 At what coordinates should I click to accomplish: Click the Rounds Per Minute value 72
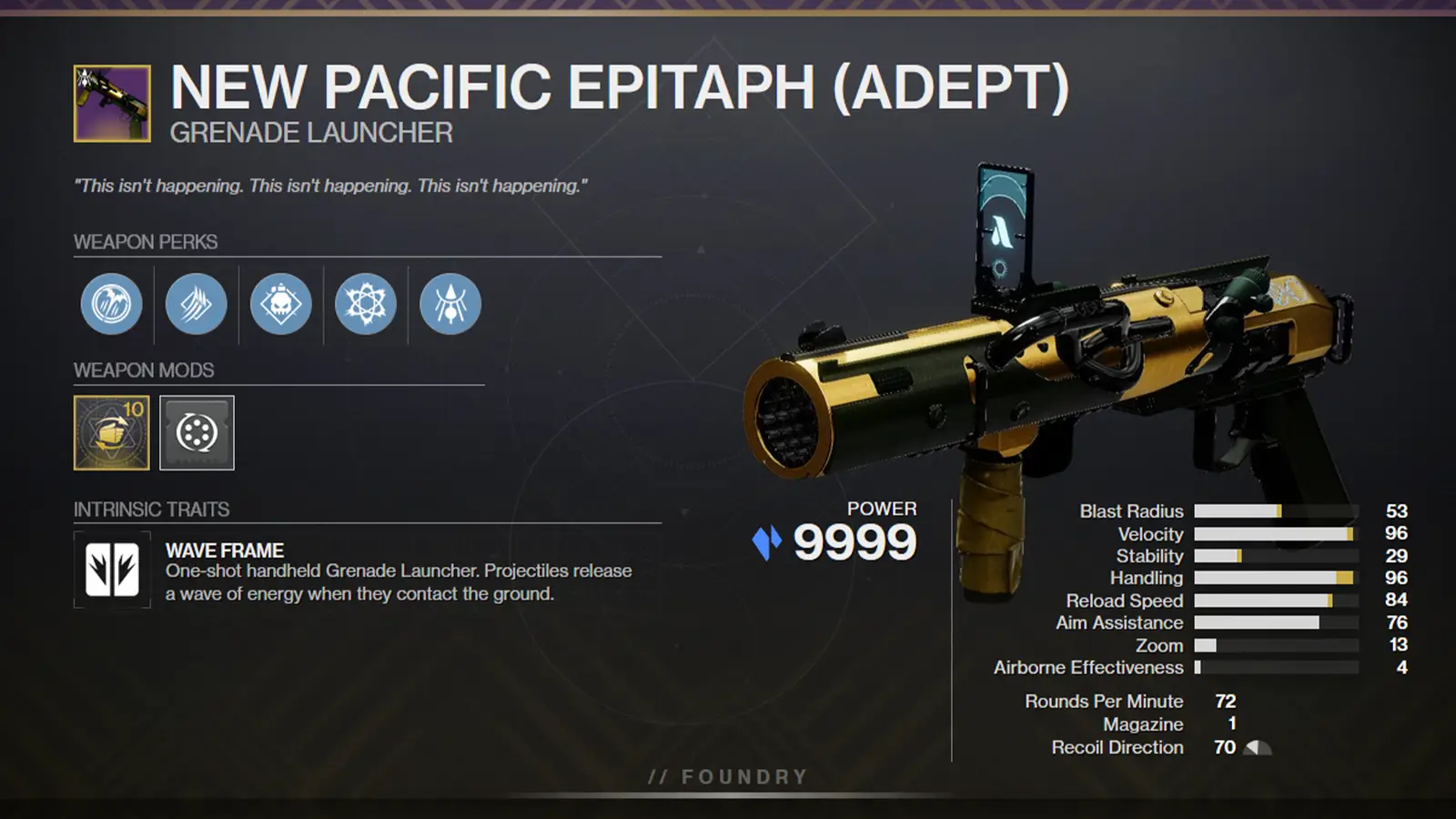pyautogui.click(x=1228, y=702)
